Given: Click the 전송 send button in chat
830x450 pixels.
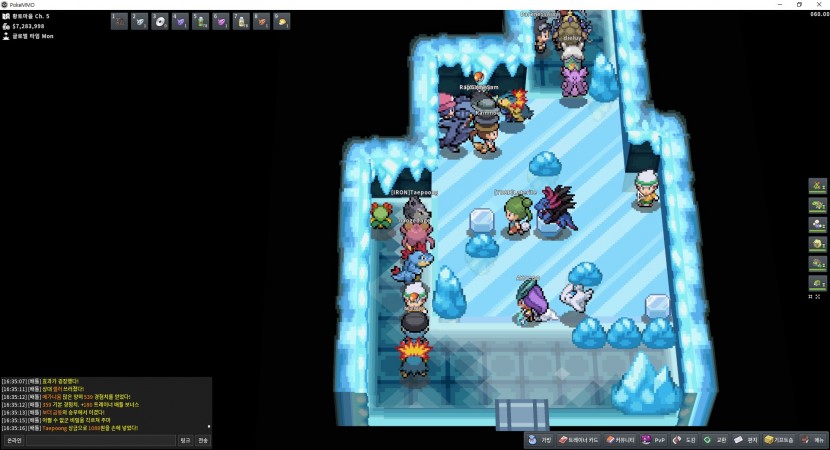Looking at the screenshot, I should pyautogui.click(x=203, y=440).
